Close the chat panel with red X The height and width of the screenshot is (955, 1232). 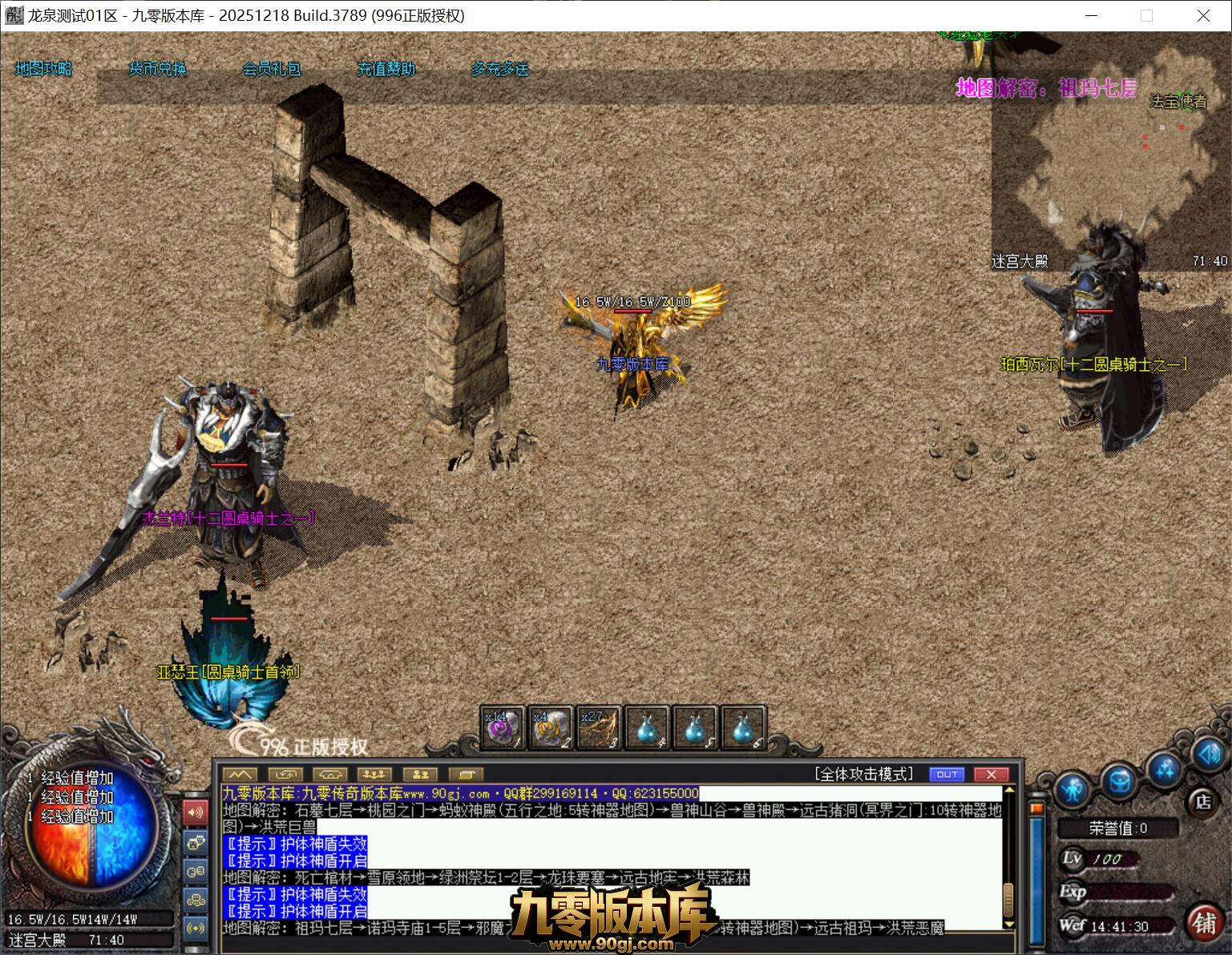coord(991,774)
